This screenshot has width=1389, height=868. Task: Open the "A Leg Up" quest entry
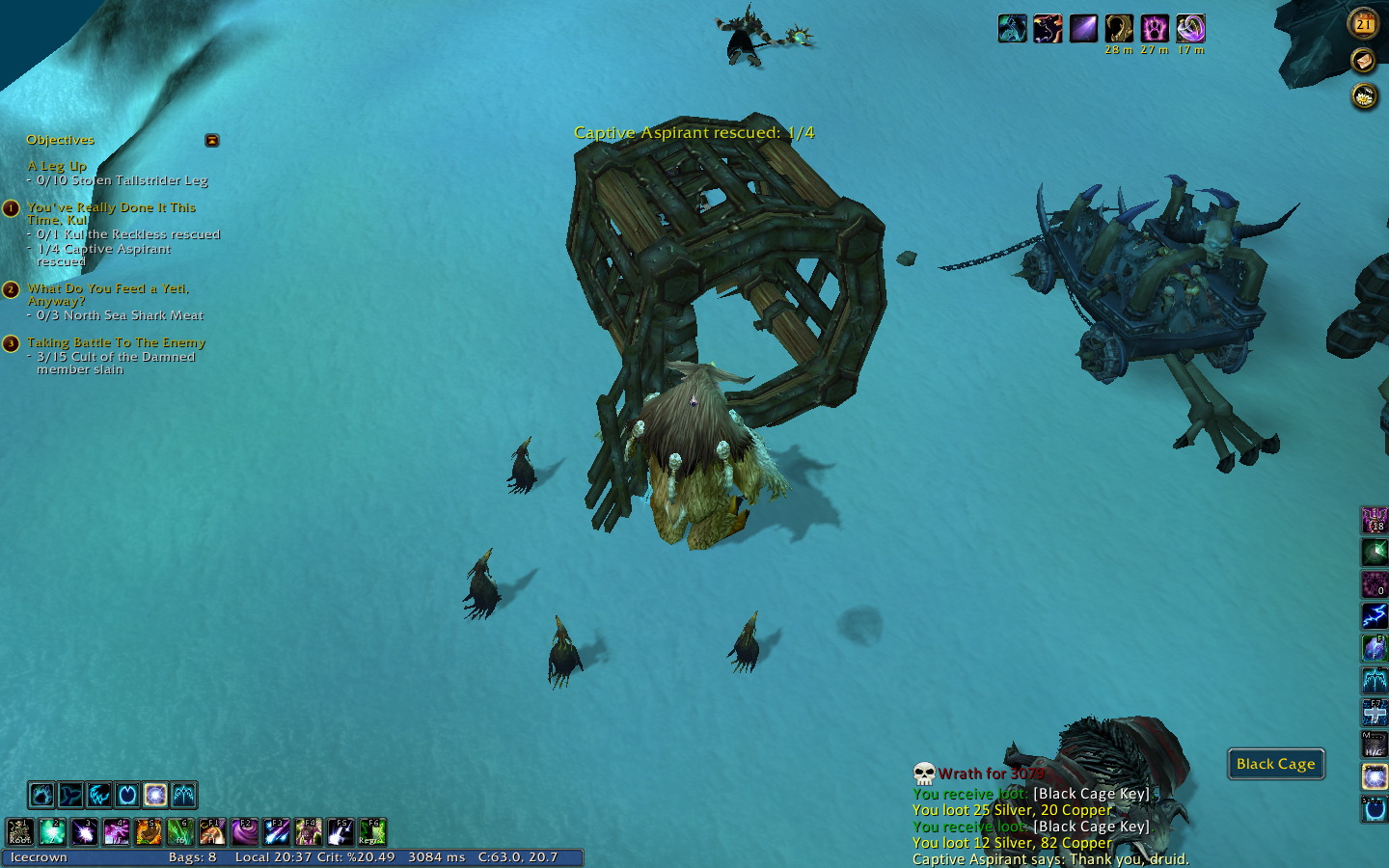point(57,166)
